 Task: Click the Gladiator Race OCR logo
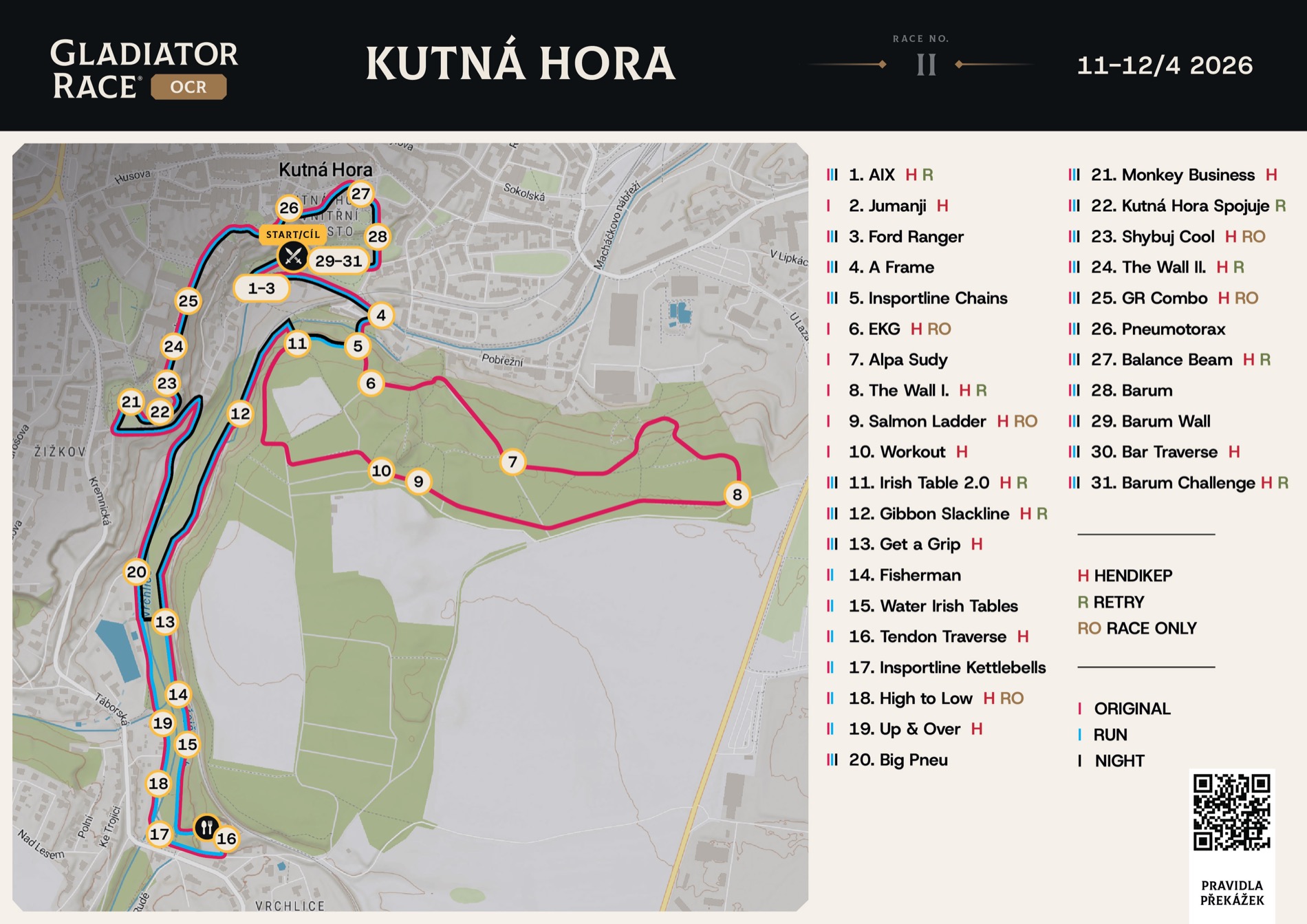(144, 69)
